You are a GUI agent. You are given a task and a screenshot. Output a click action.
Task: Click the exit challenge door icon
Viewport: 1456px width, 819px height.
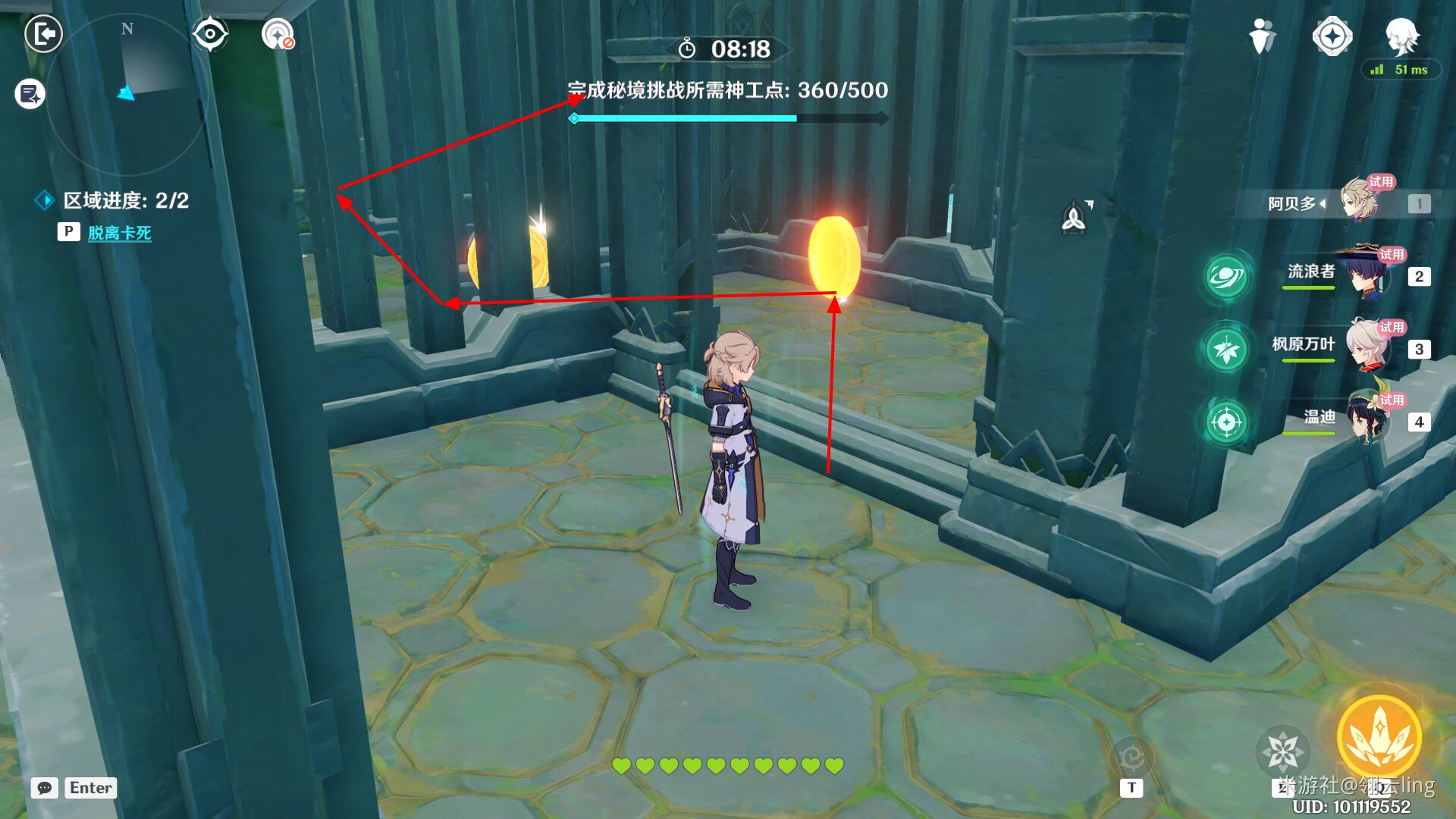43,34
